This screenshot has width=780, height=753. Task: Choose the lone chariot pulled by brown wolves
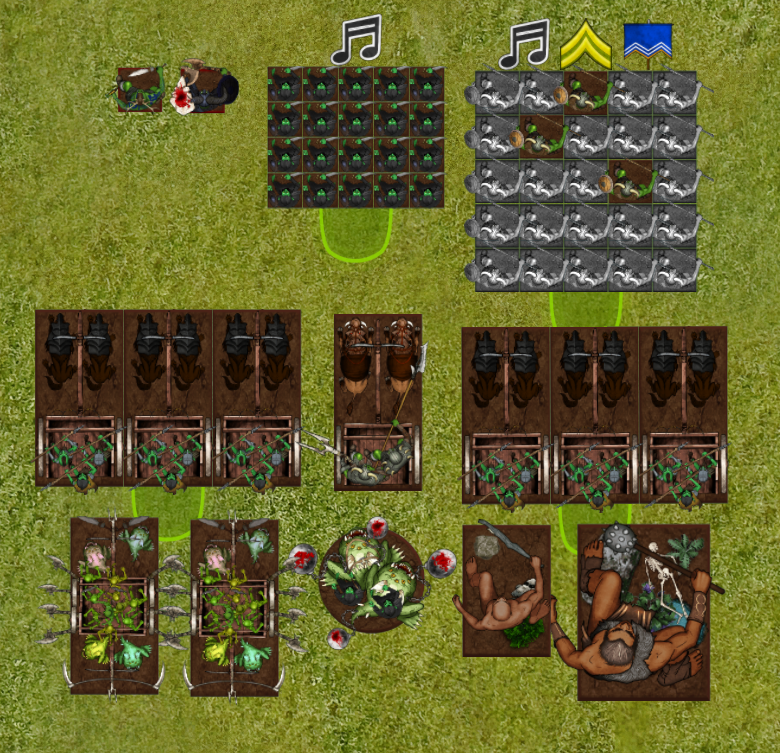point(377,402)
